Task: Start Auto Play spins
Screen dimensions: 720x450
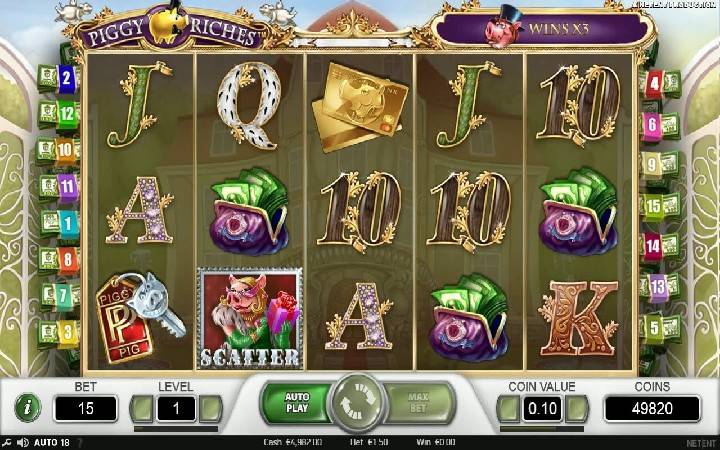Action: click(296, 403)
